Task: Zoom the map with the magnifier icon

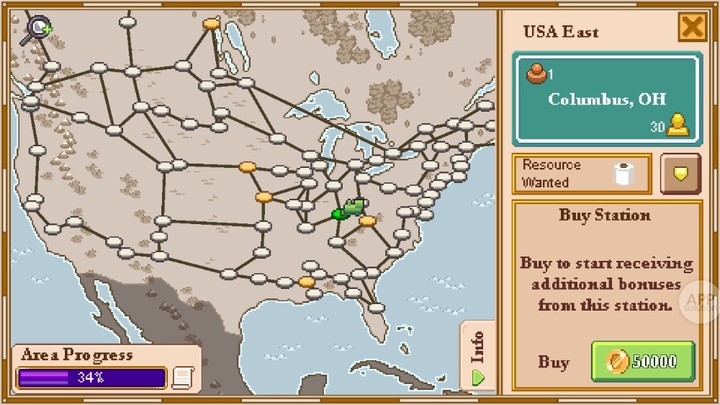Action: tap(38, 30)
